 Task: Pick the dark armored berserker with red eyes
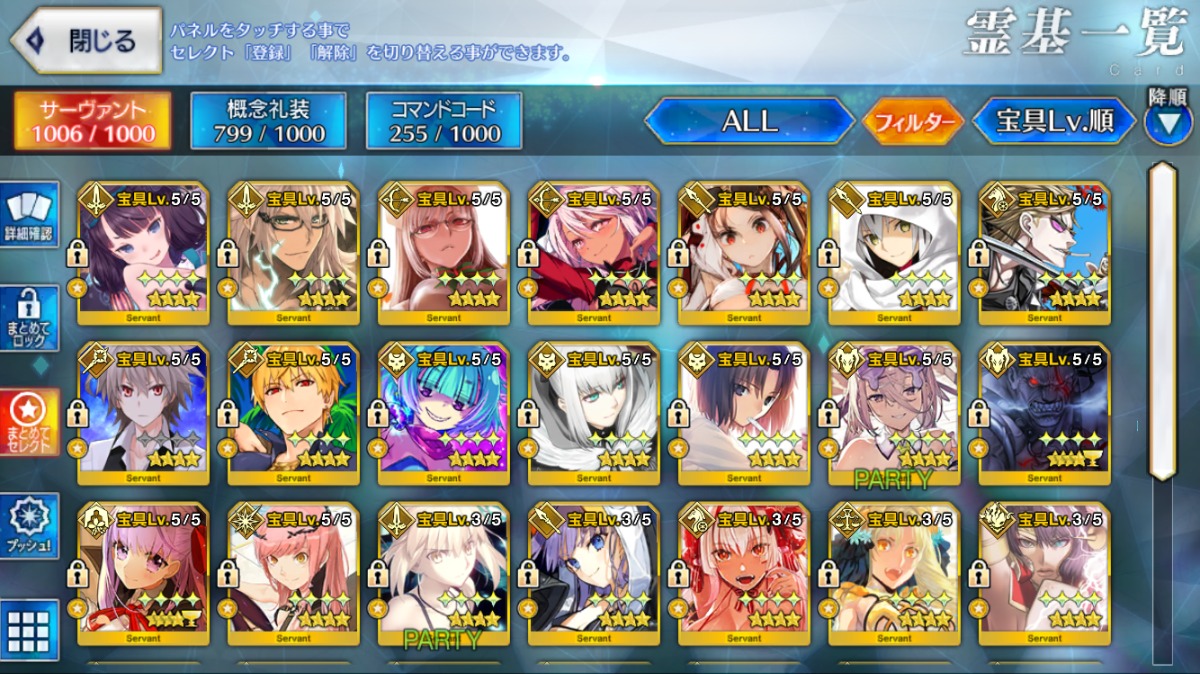pyautogui.click(x=1044, y=413)
